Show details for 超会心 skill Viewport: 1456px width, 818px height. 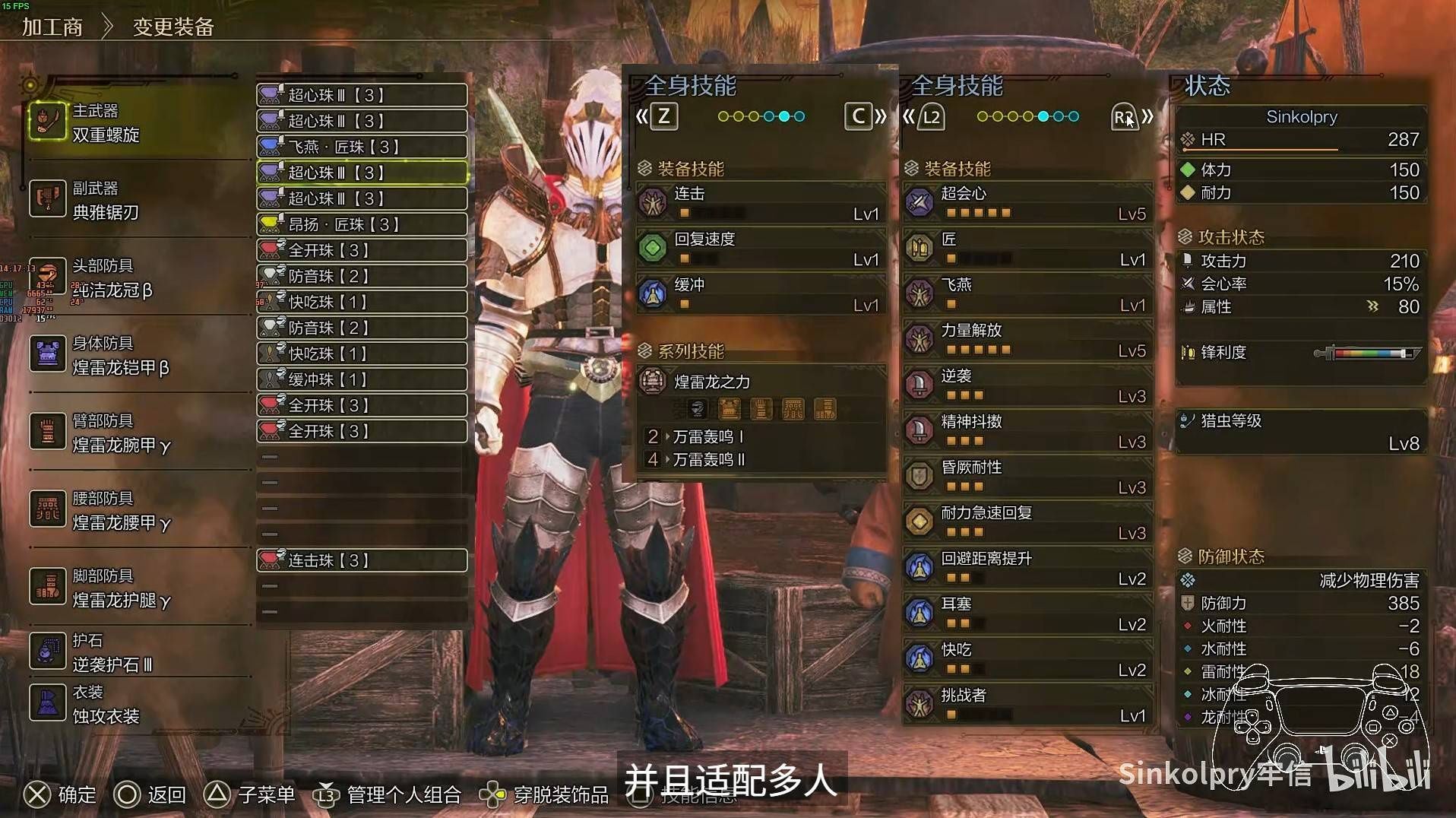point(1027,203)
